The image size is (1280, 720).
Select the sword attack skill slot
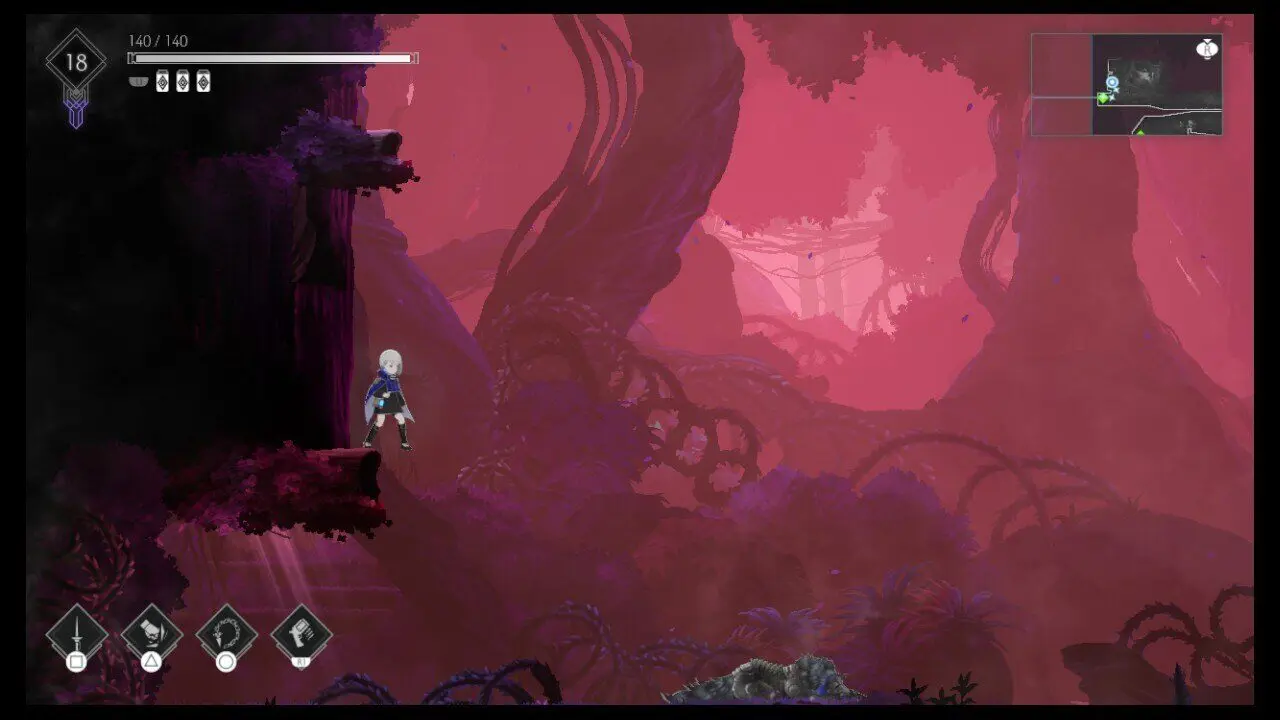(x=76, y=634)
